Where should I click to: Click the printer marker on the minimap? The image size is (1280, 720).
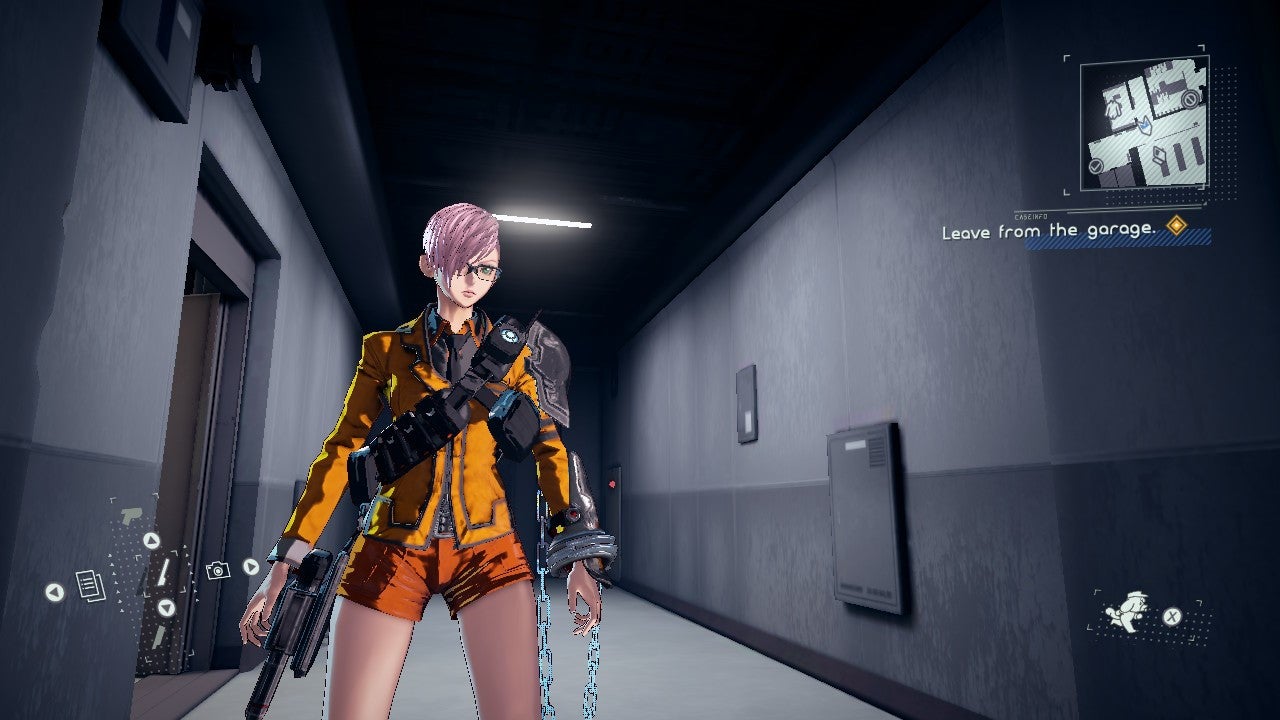point(1159,153)
